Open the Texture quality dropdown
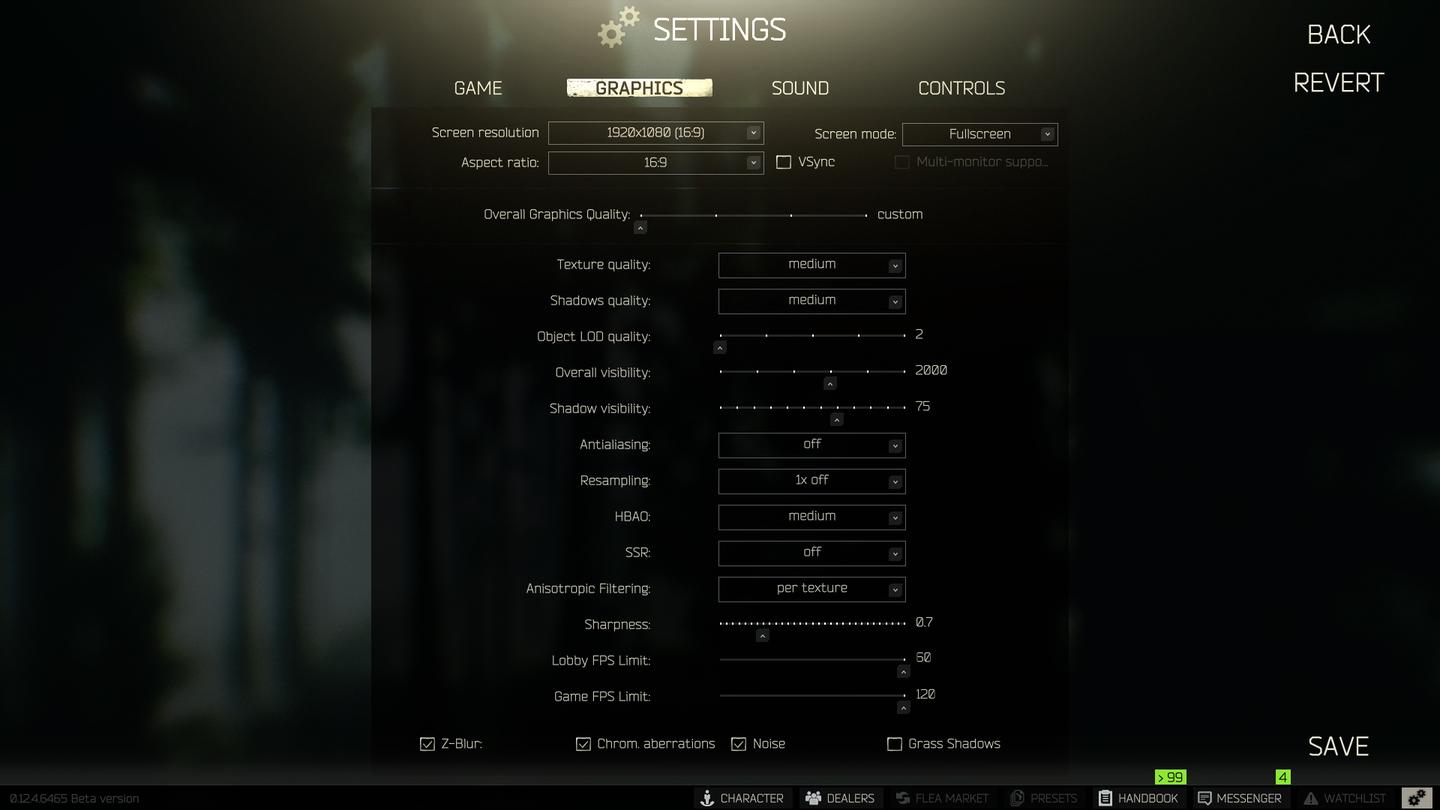The image size is (1440, 810). [x=811, y=264]
